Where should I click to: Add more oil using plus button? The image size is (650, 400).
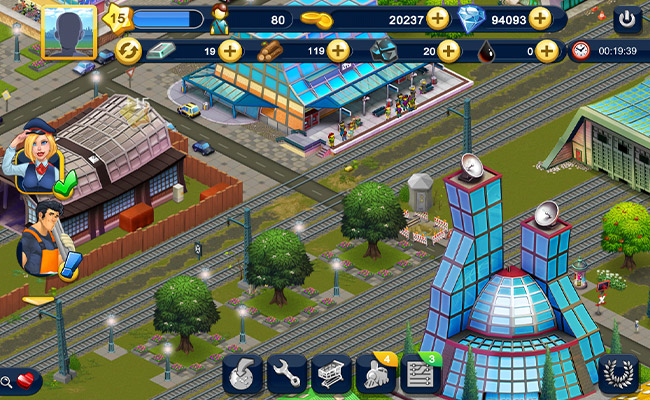546,50
